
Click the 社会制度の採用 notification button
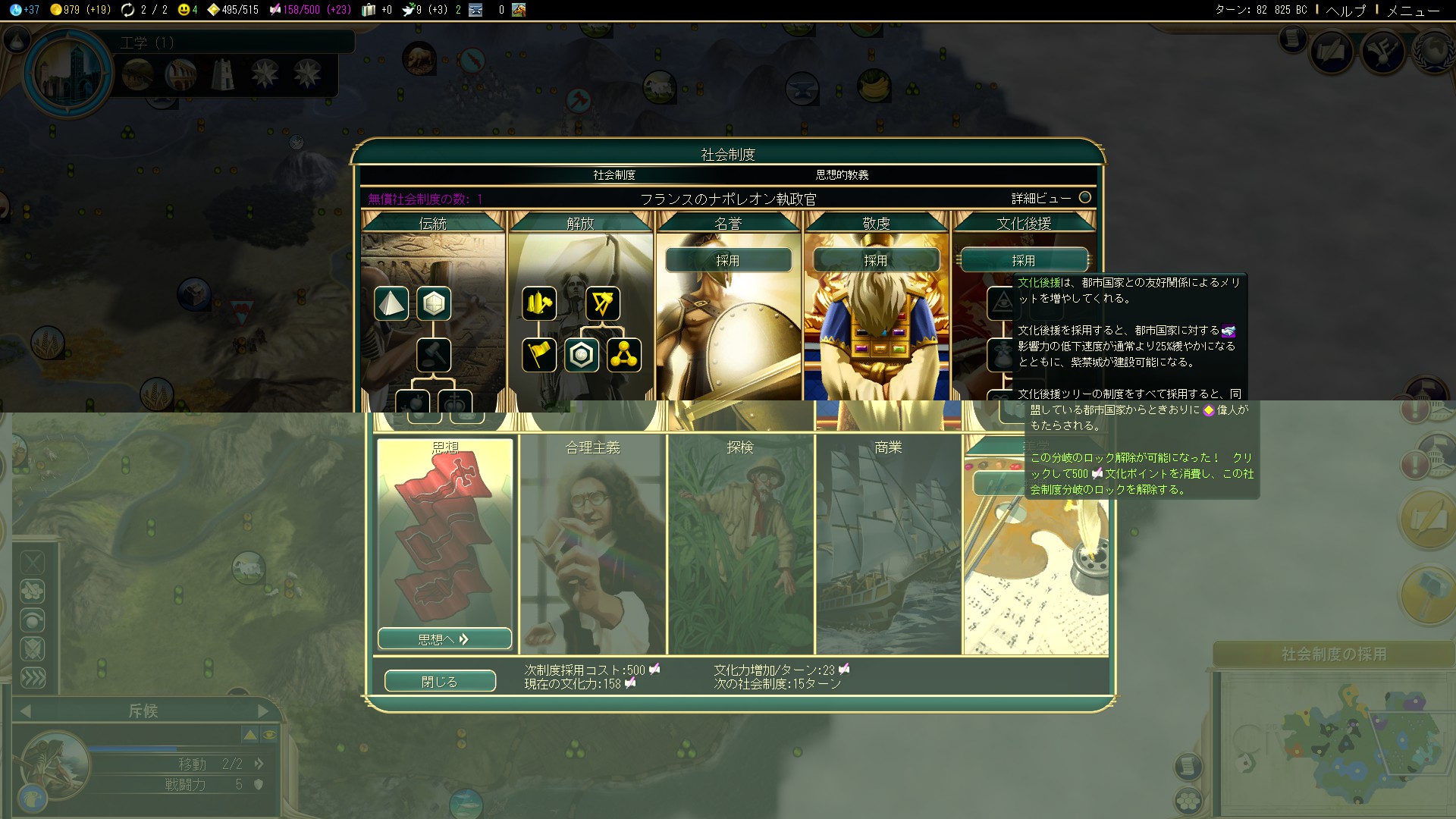[x=1333, y=654]
